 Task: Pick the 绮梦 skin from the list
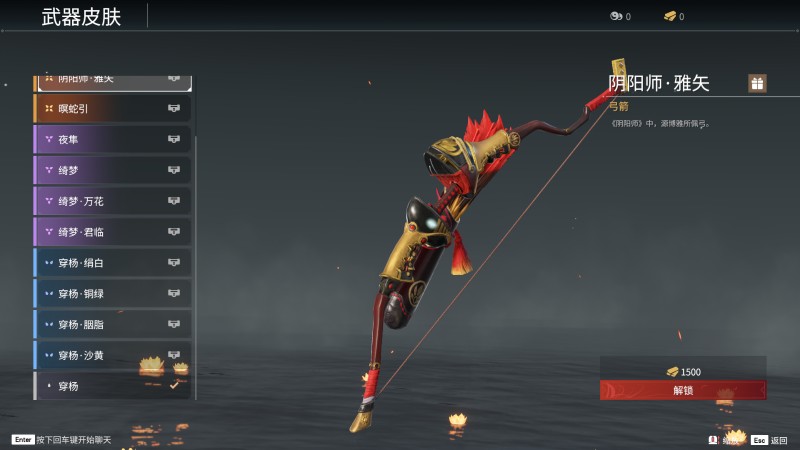pyautogui.click(x=112, y=170)
